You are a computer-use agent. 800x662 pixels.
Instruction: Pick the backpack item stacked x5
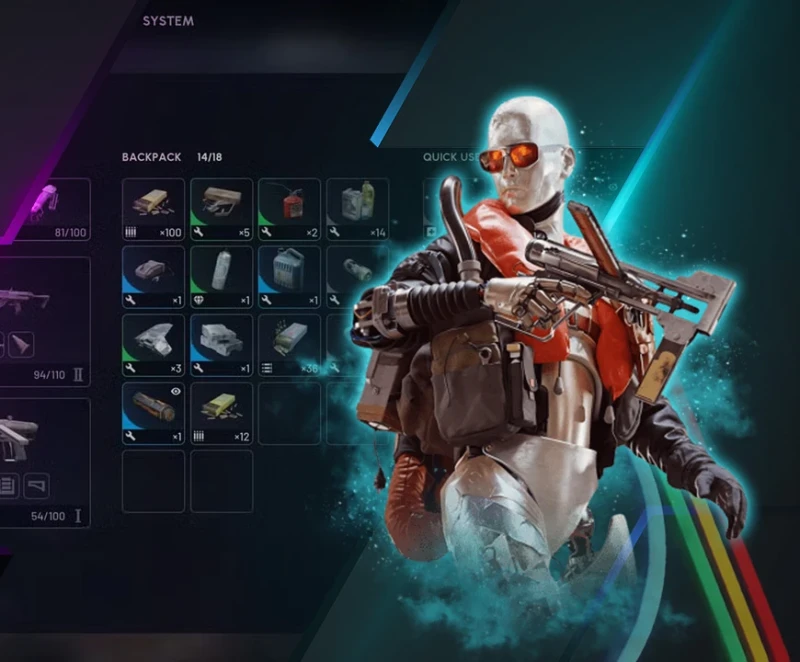coord(221,210)
